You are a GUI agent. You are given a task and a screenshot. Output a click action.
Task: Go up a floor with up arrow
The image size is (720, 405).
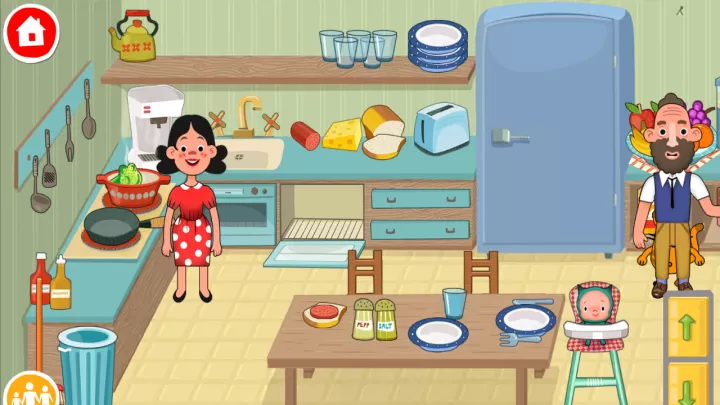[x=688, y=326]
